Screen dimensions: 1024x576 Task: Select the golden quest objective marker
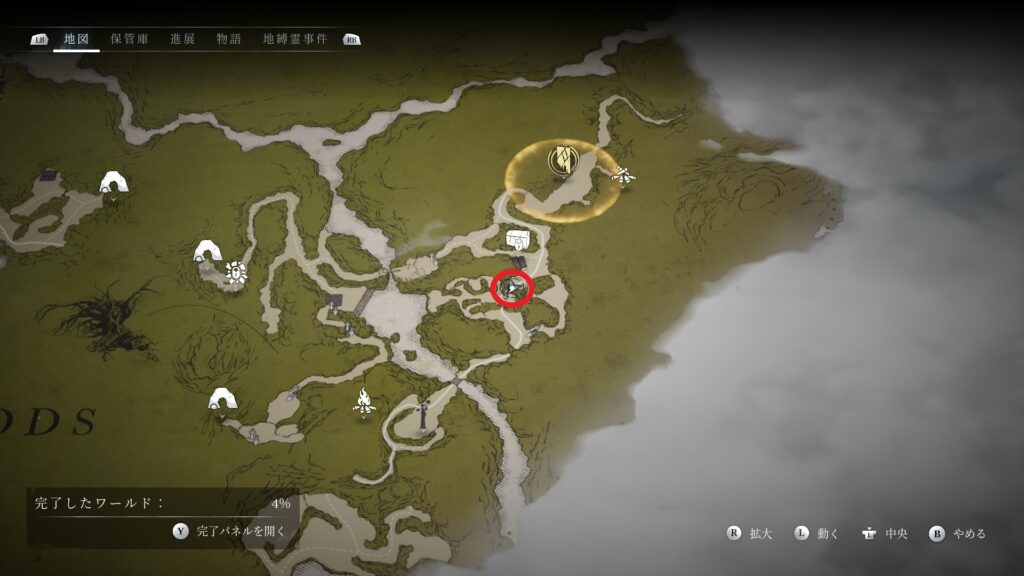pos(560,158)
